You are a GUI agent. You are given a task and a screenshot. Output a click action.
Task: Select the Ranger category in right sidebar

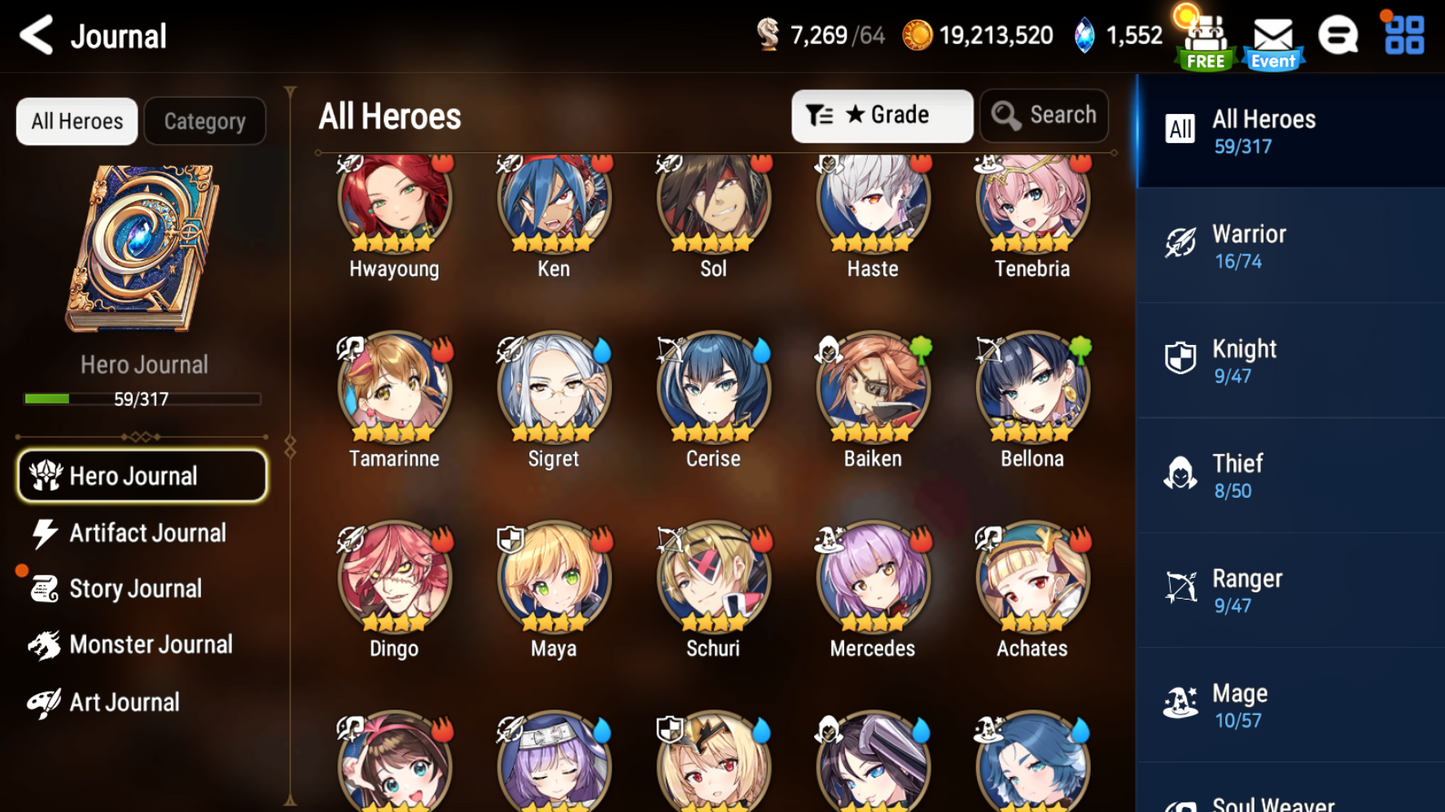(x=1290, y=590)
